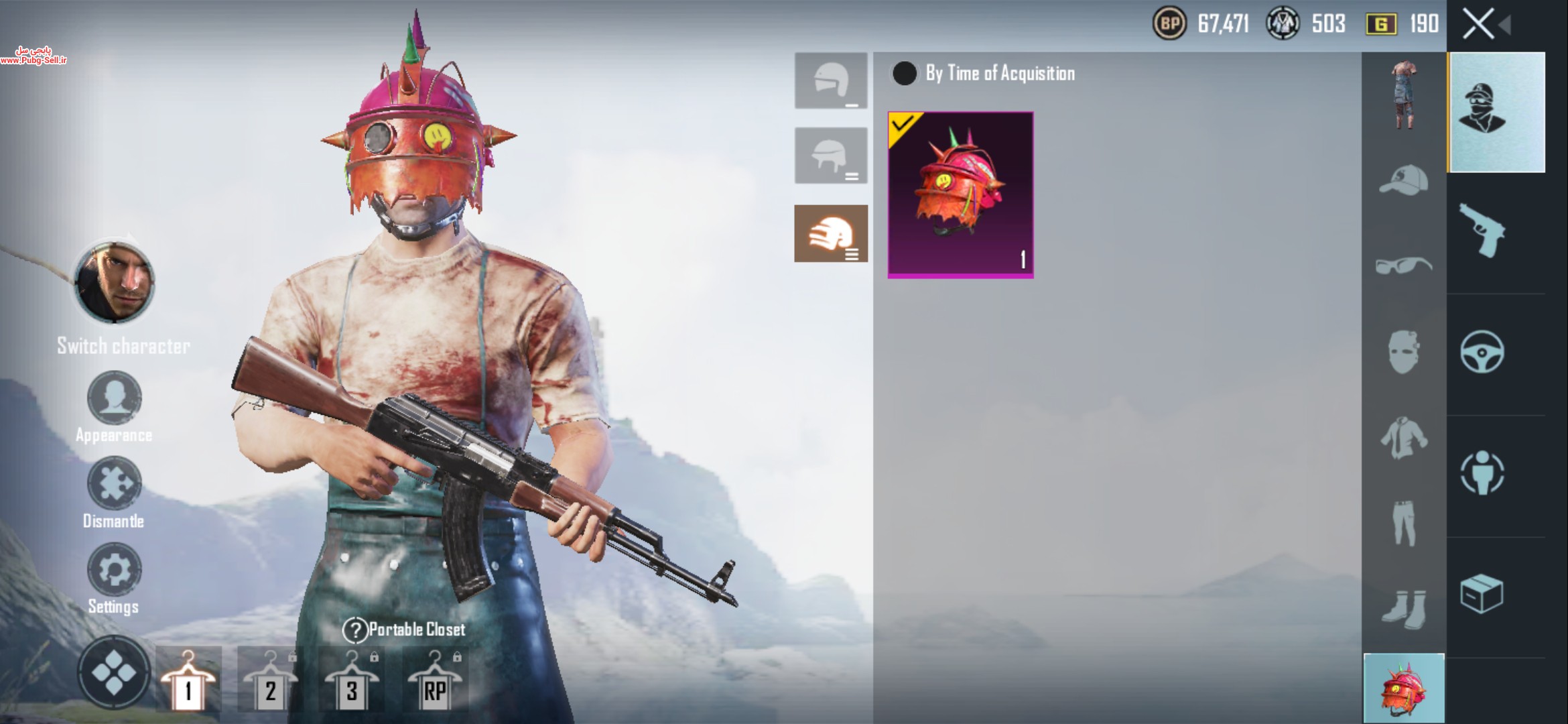Image resolution: width=1568 pixels, height=724 pixels.
Task: Open the four-diamond menu button
Action: click(x=114, y=672)
